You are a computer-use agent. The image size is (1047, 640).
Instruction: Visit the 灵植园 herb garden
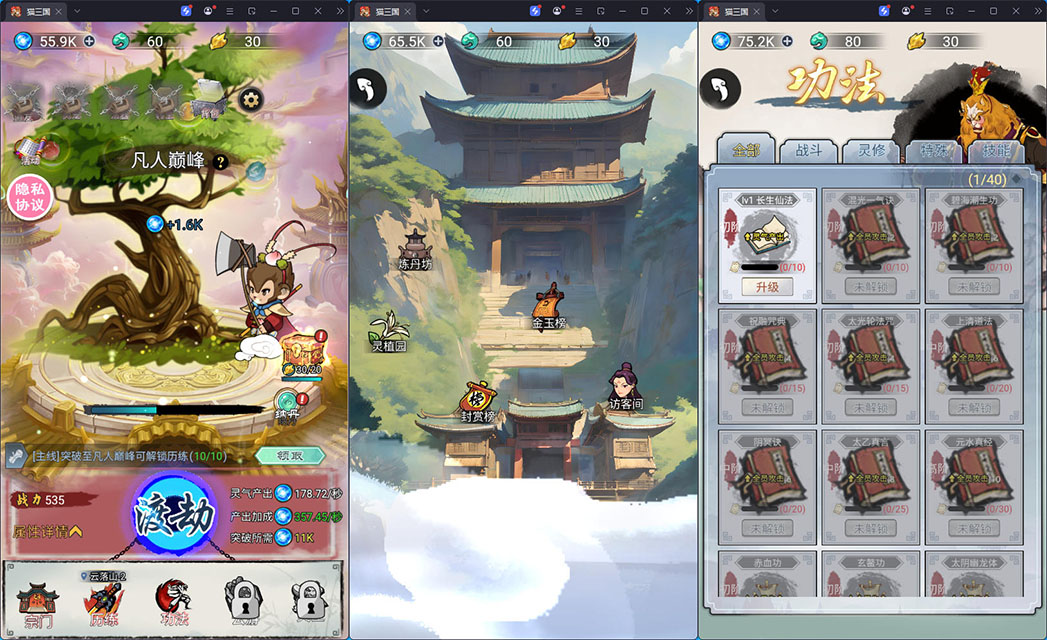388,332
